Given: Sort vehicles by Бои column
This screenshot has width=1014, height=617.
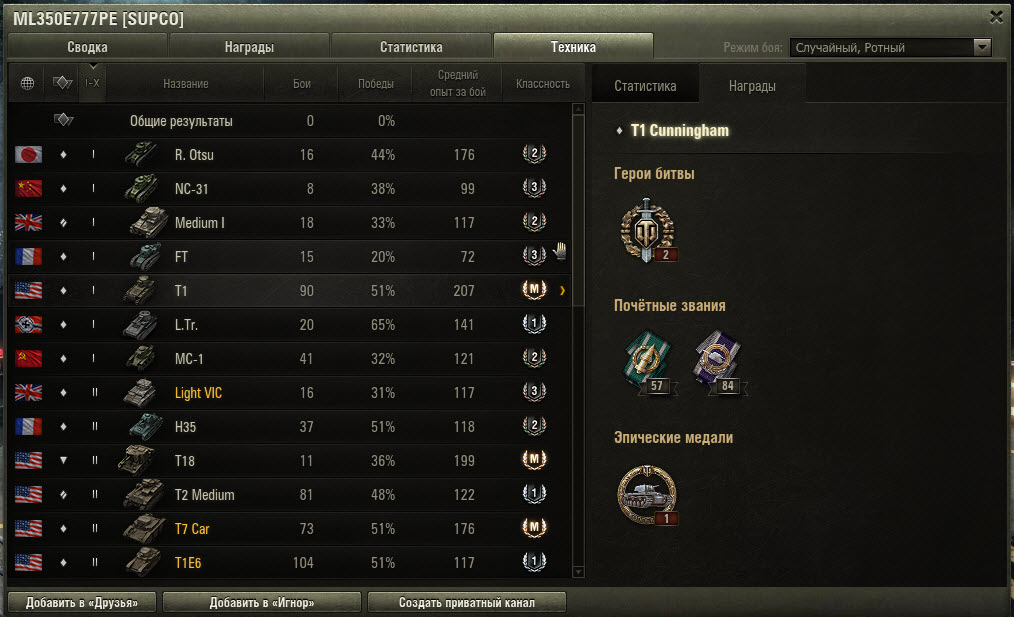Looking at the screenshot, I should click(x=302, y=84).
